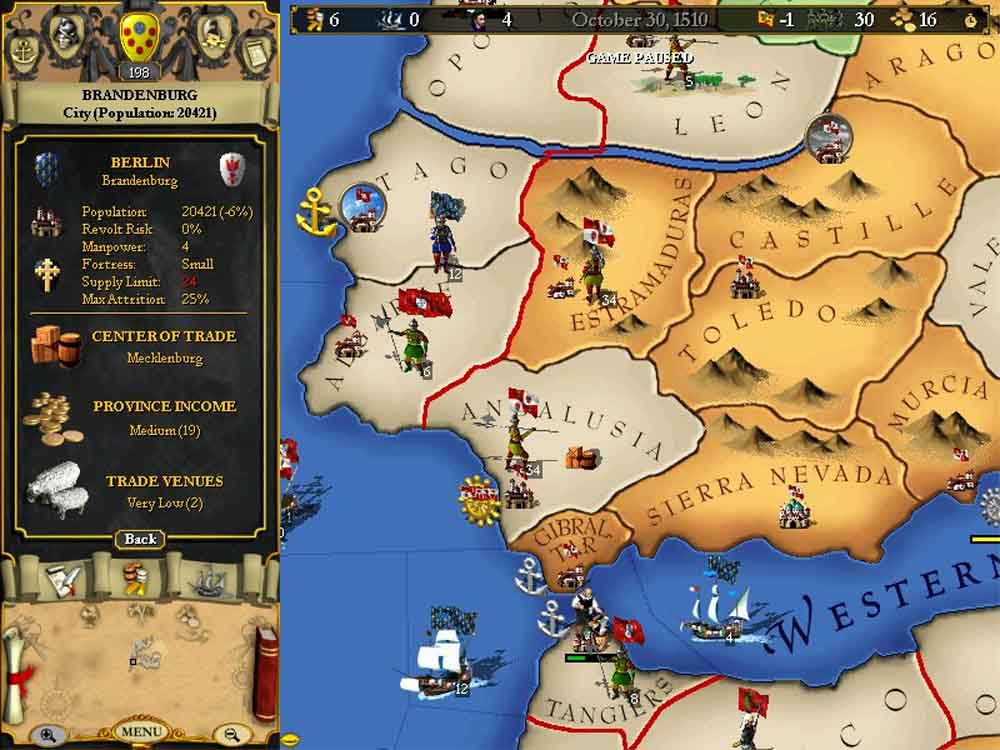This screenshot has width=1000, height=750.
Task: Open the game MENU
Action: pyautogui.click(x=140, y=731)
